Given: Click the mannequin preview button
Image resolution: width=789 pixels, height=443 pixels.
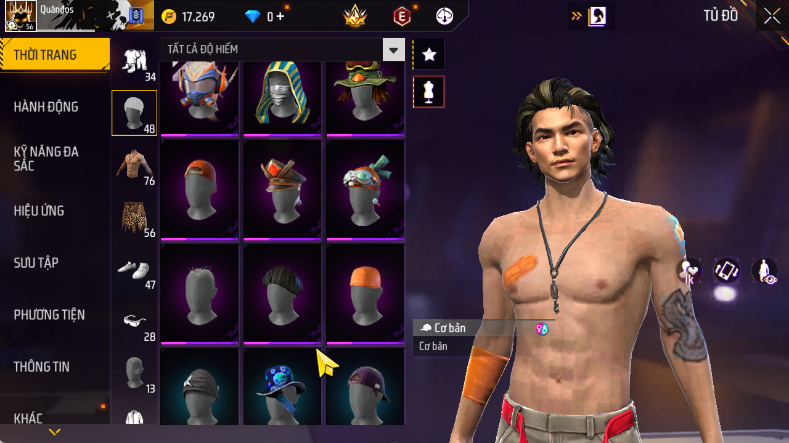Looking at the screenshot, I should tap(429, 91).
